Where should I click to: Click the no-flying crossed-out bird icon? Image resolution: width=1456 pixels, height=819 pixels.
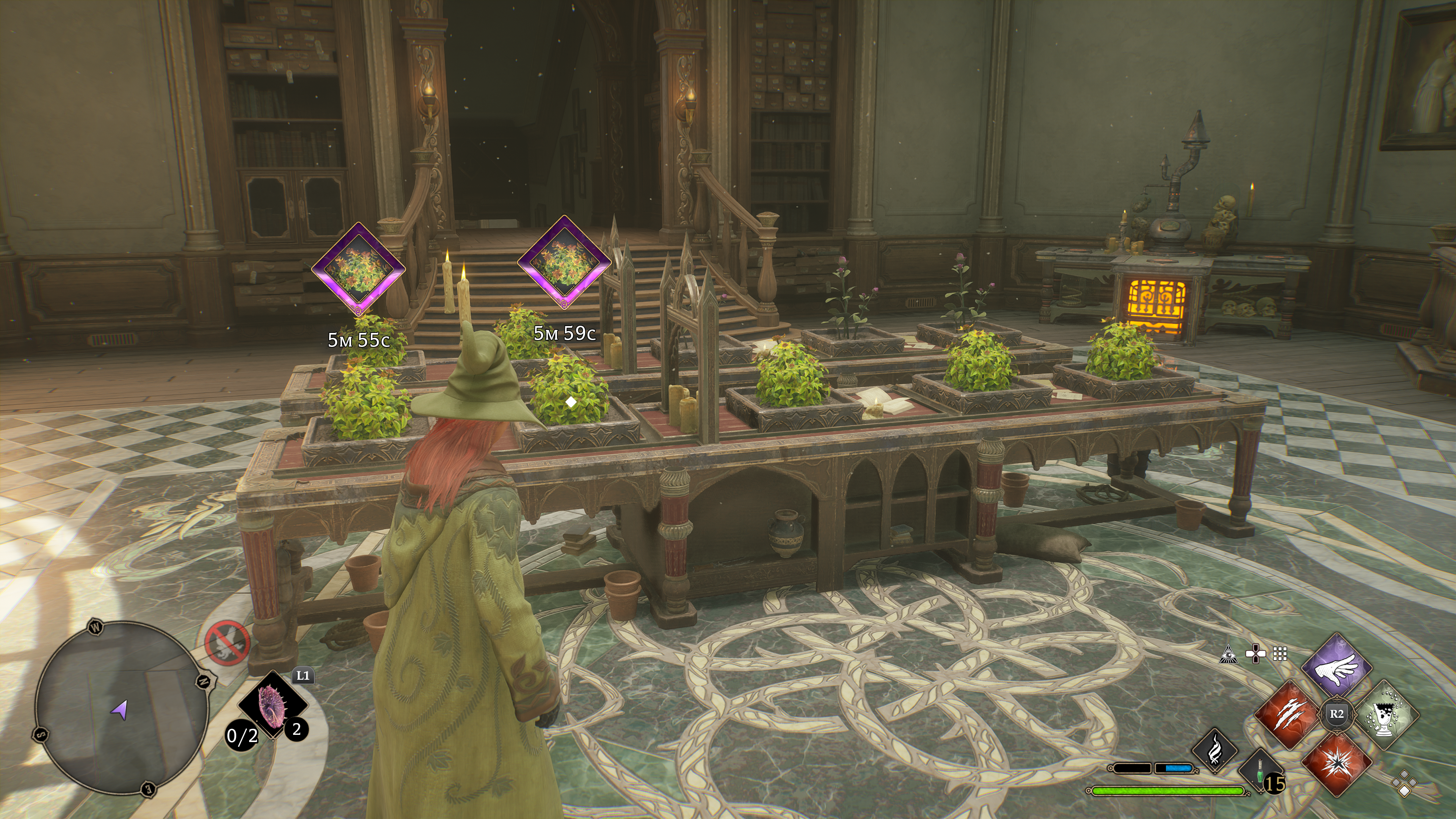(227, 644)
